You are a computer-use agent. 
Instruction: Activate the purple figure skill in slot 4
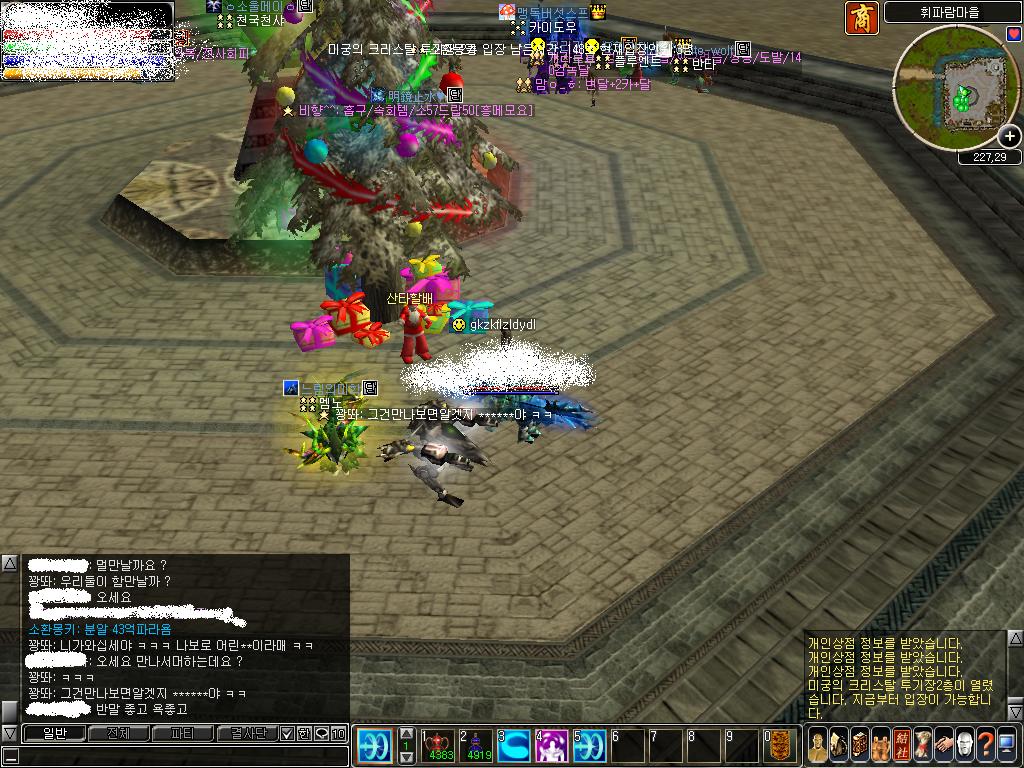(552, 746)
